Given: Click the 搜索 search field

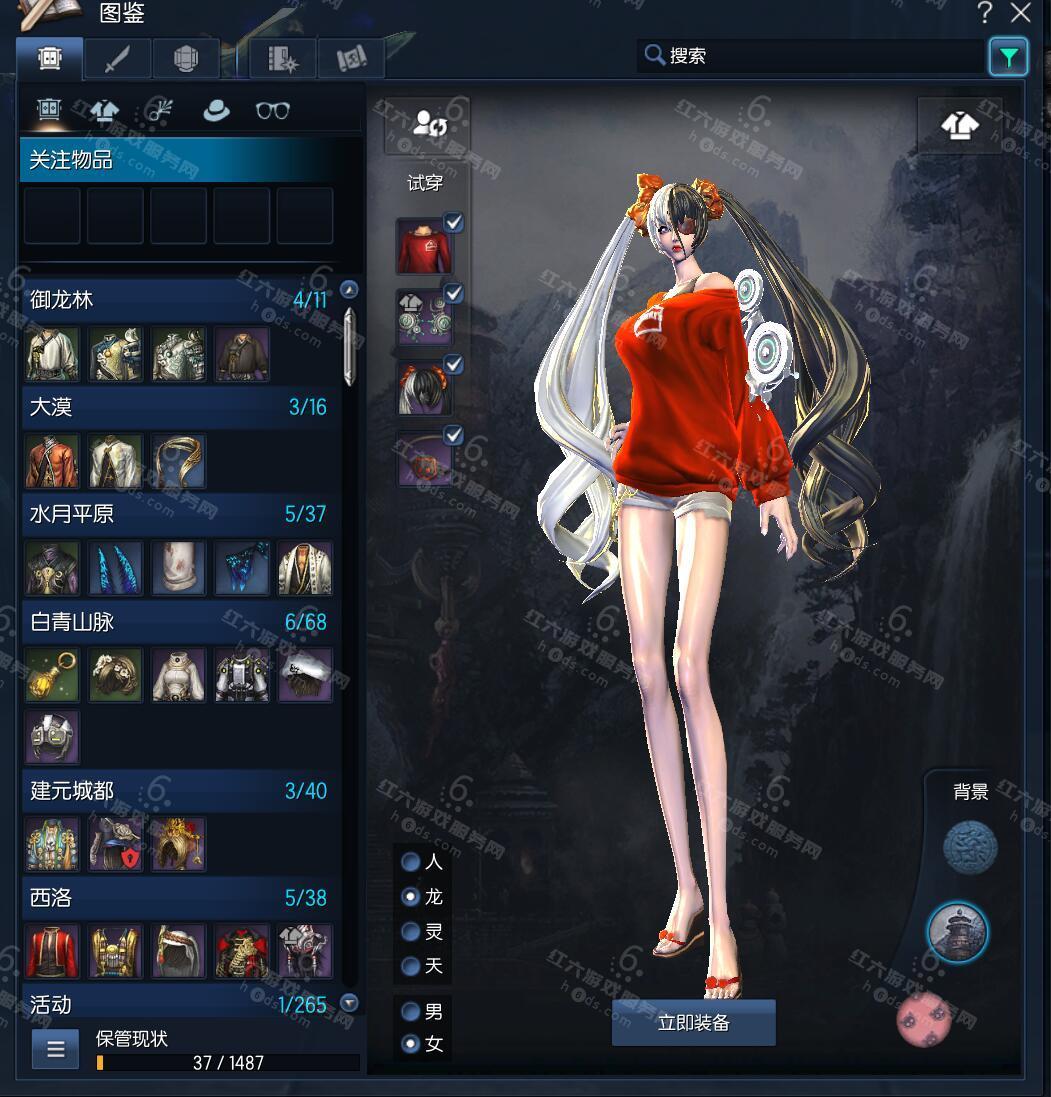Looking at the screenshot, I should coord(810,56).
